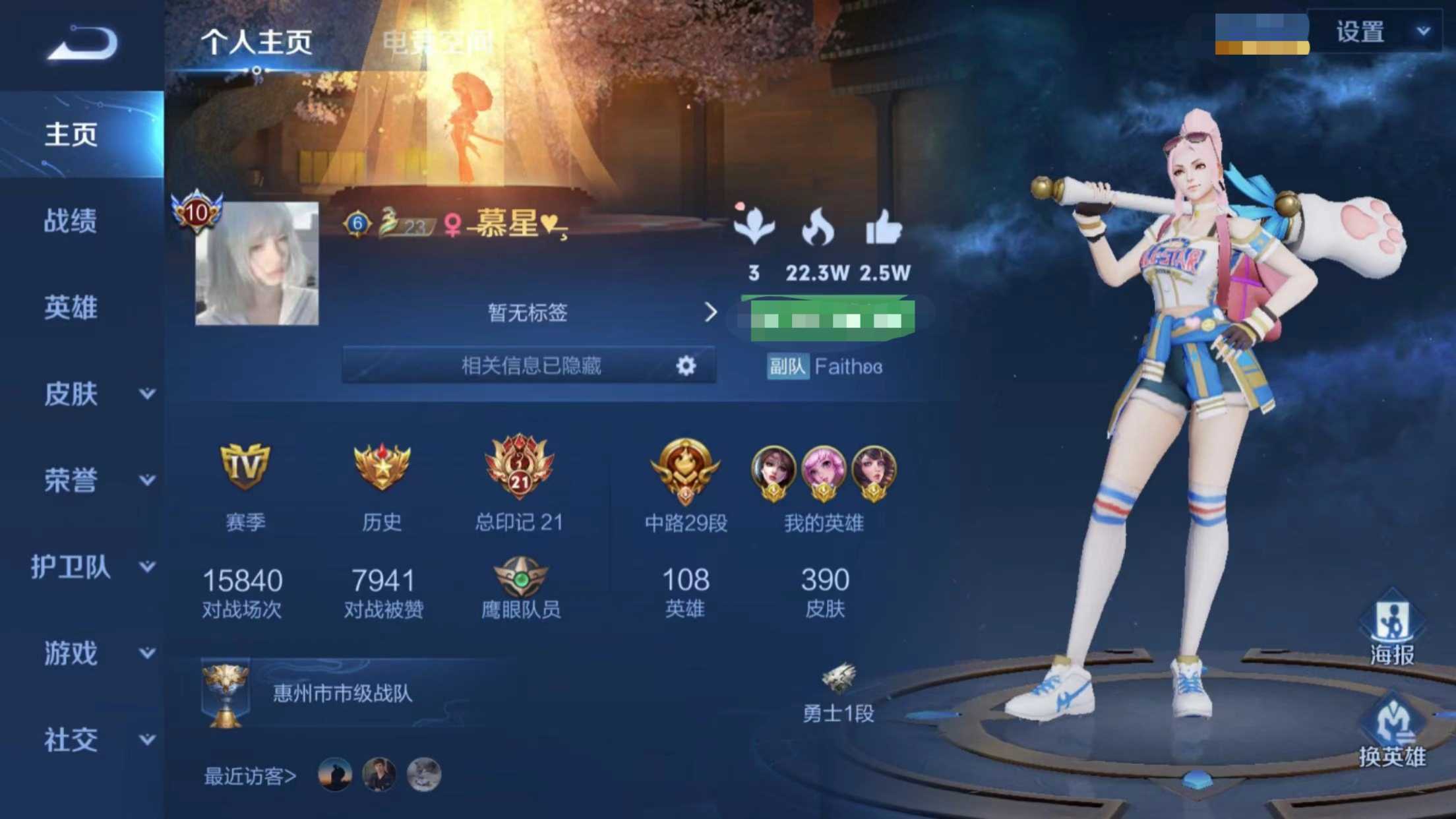This screenshot has height=819, width=1456.
Task: Open the 惠州市市级战队 team page
Action: 343,694
